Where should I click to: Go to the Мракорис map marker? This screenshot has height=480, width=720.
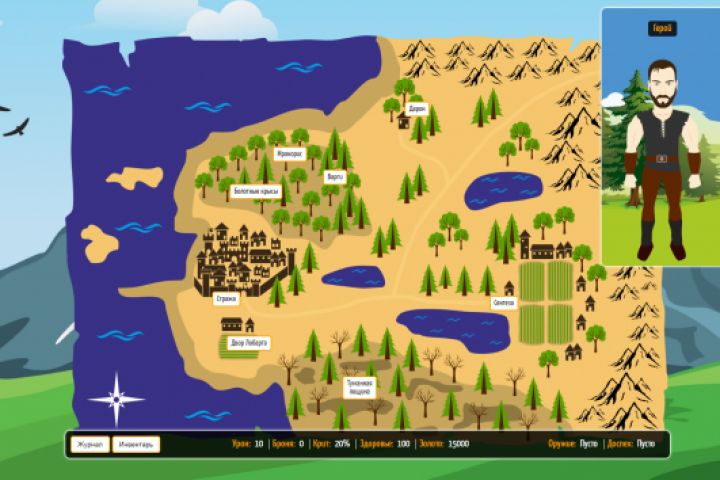click(x=289, y=155)
